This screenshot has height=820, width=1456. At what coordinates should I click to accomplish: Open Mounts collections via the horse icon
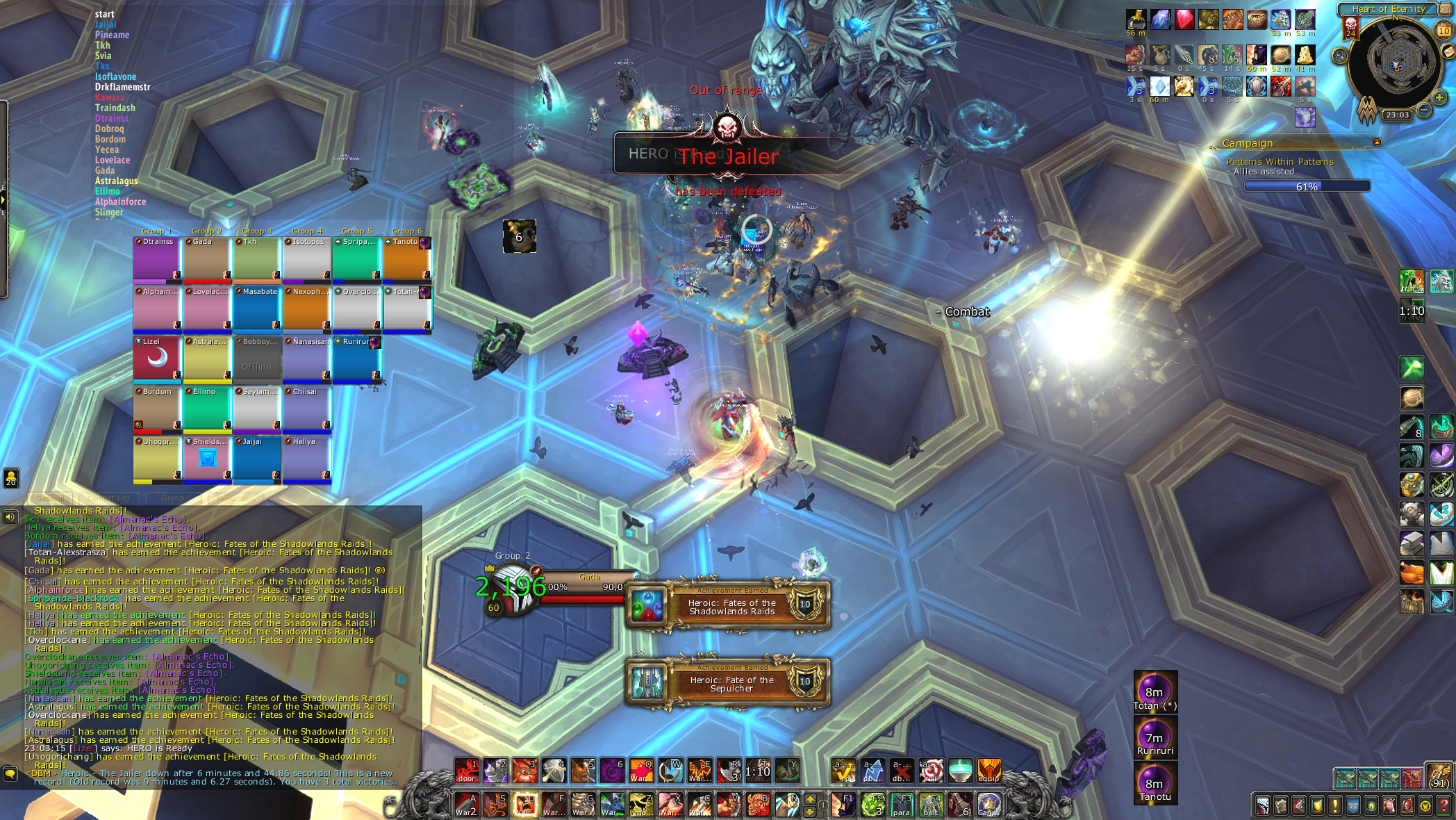coord(1389,806)
